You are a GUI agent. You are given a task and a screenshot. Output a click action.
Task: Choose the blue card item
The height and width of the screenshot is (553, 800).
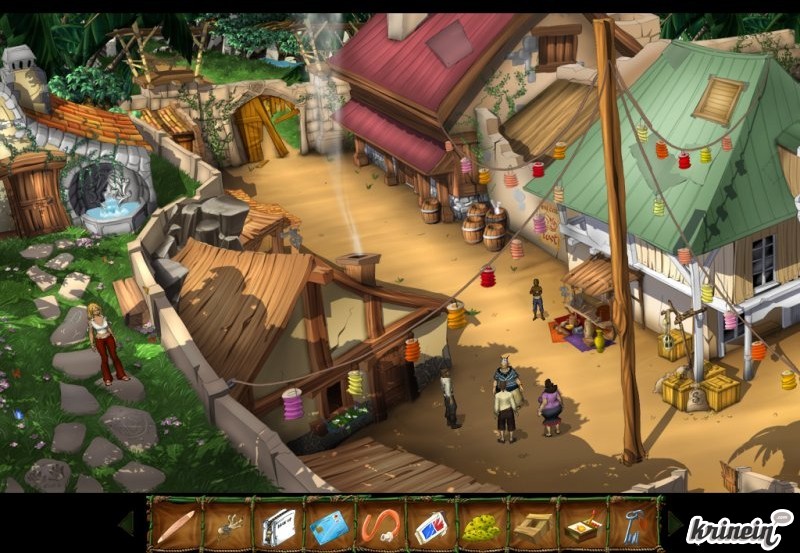329,524
